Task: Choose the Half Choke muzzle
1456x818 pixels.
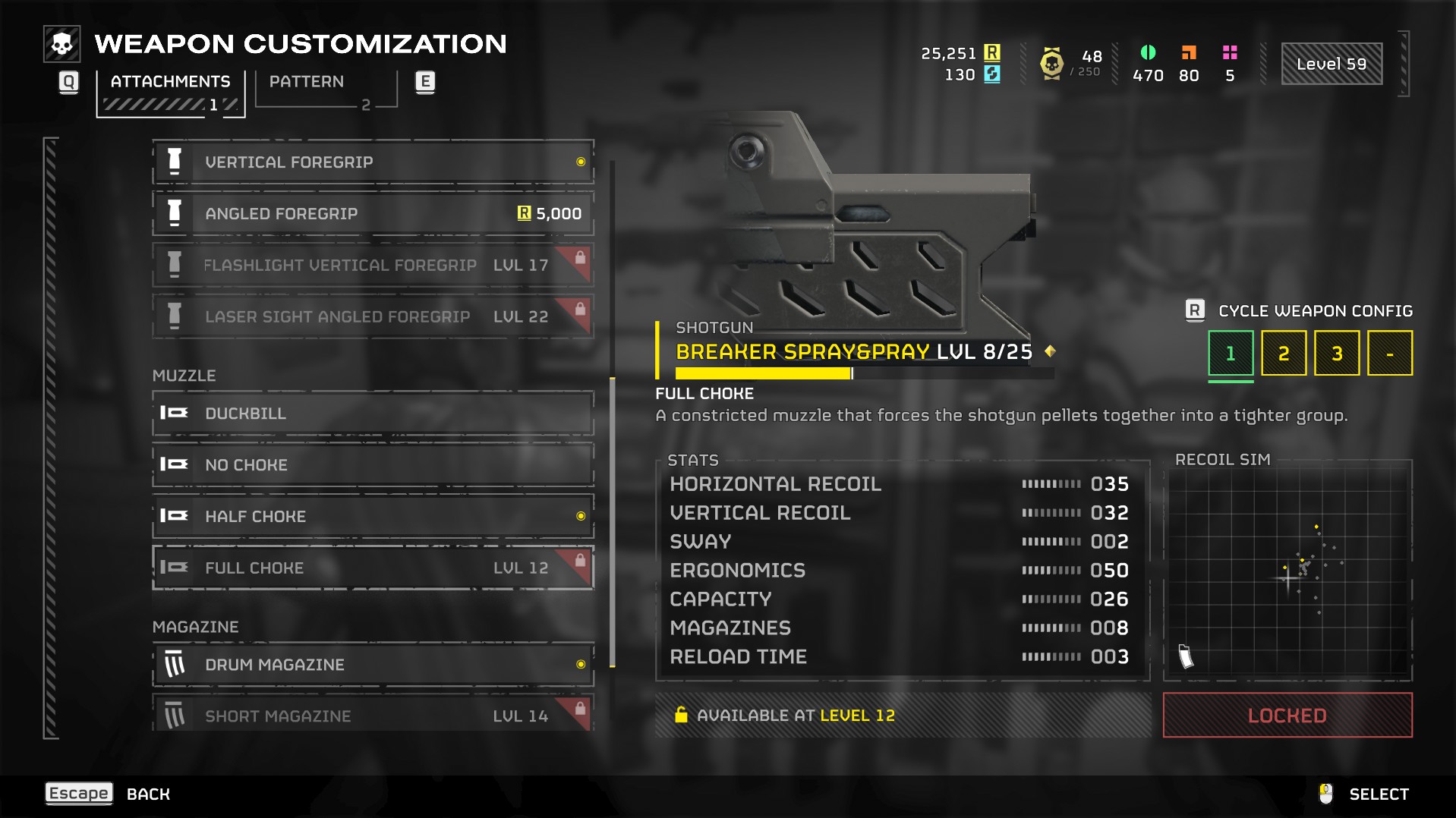Action: point(373,517)
